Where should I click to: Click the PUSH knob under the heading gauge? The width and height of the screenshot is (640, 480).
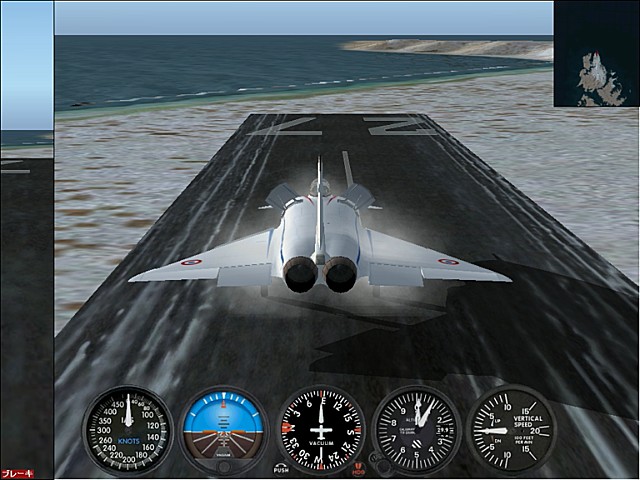pyautogui.click(x=281, y=465)
